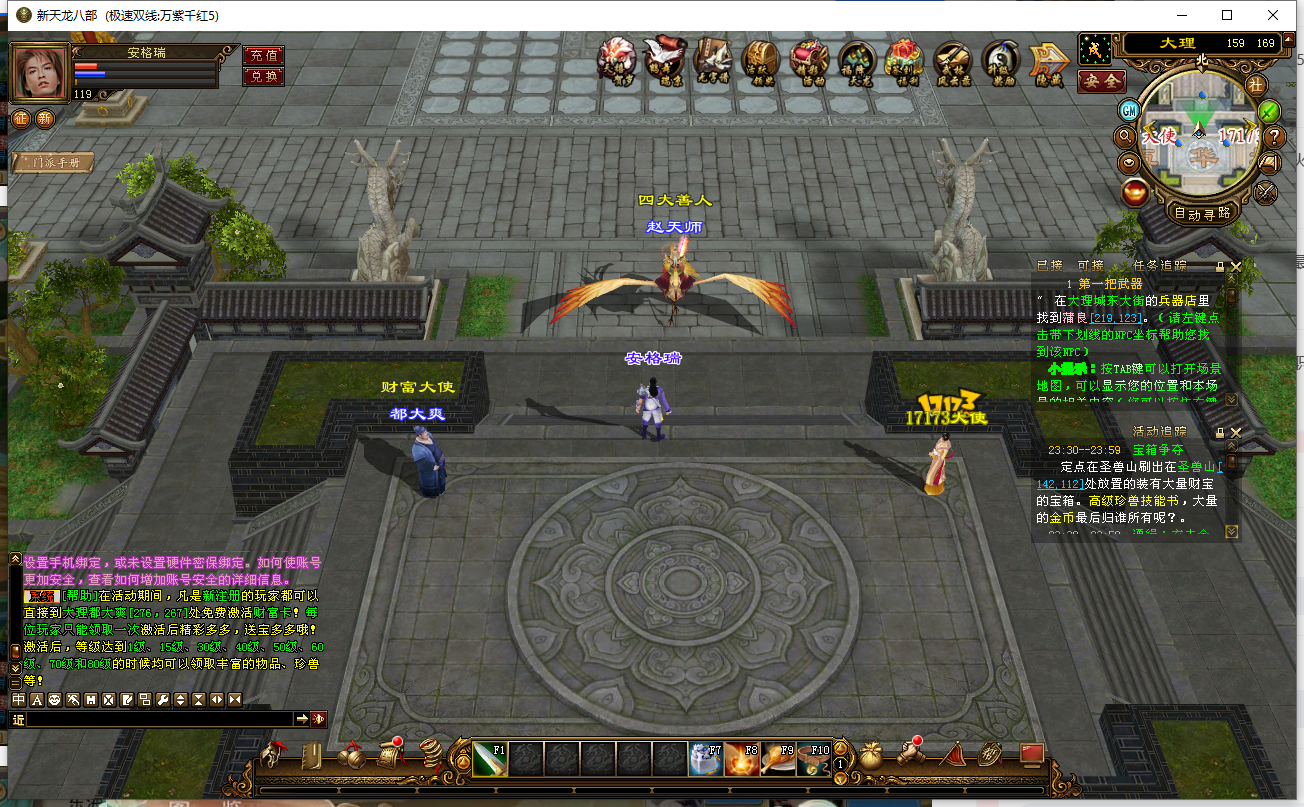Toggle the 安全 safe mode button
The image size is (1304, 807).
pos(1102,80)
